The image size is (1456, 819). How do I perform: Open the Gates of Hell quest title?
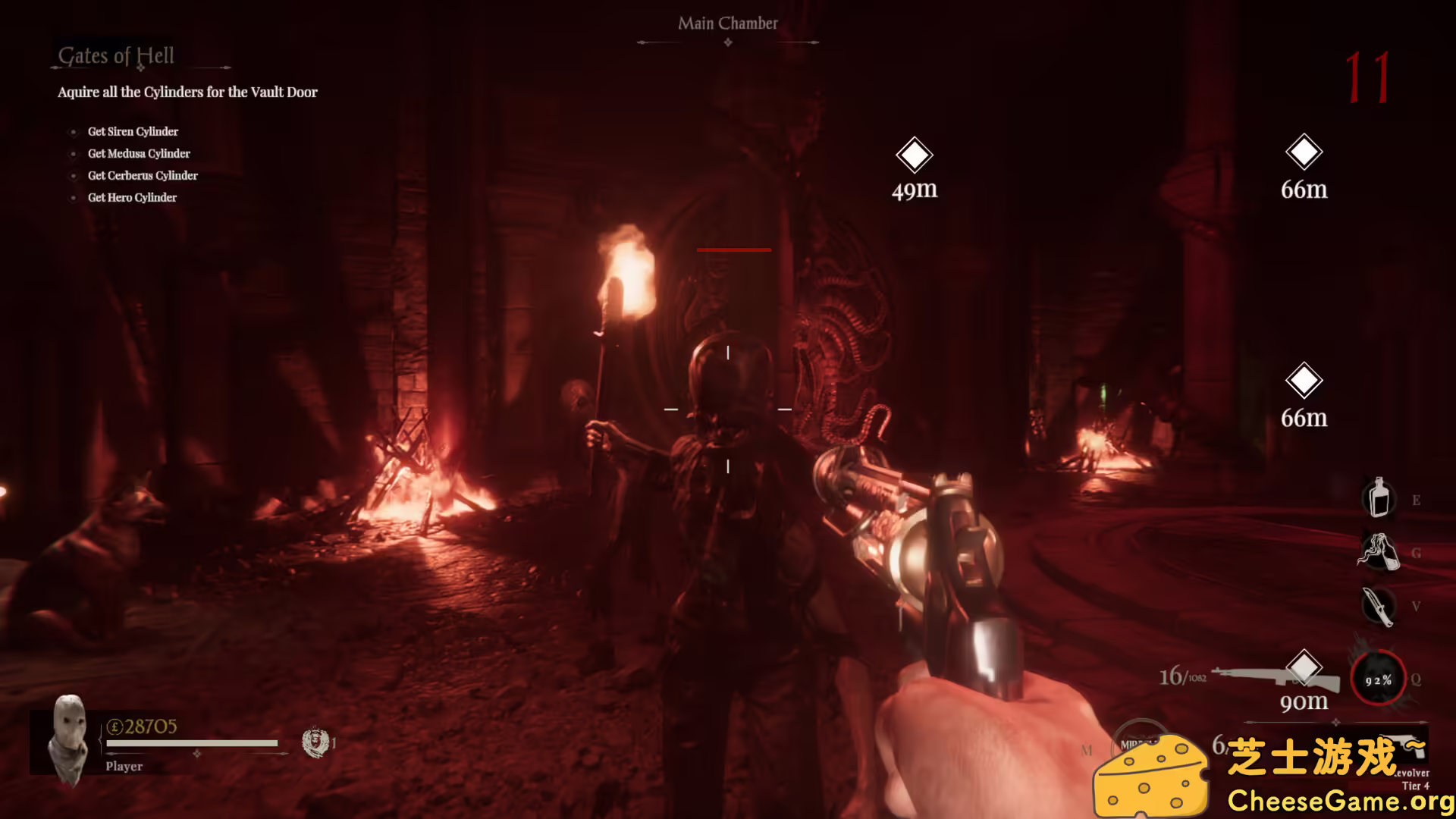click(x=116, y=56)
